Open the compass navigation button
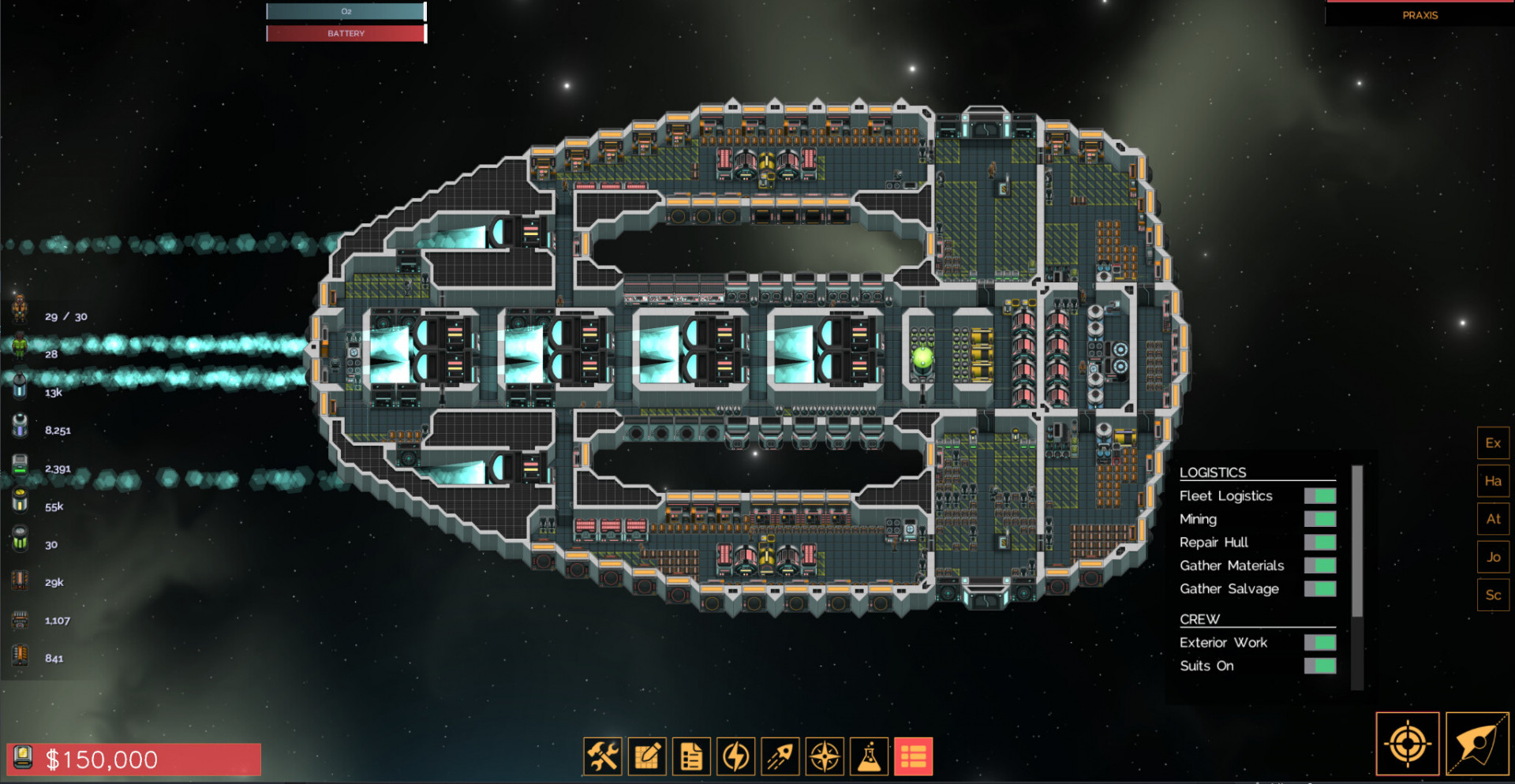The height and width of the screenshot is (784, 1515). (825, 757)
